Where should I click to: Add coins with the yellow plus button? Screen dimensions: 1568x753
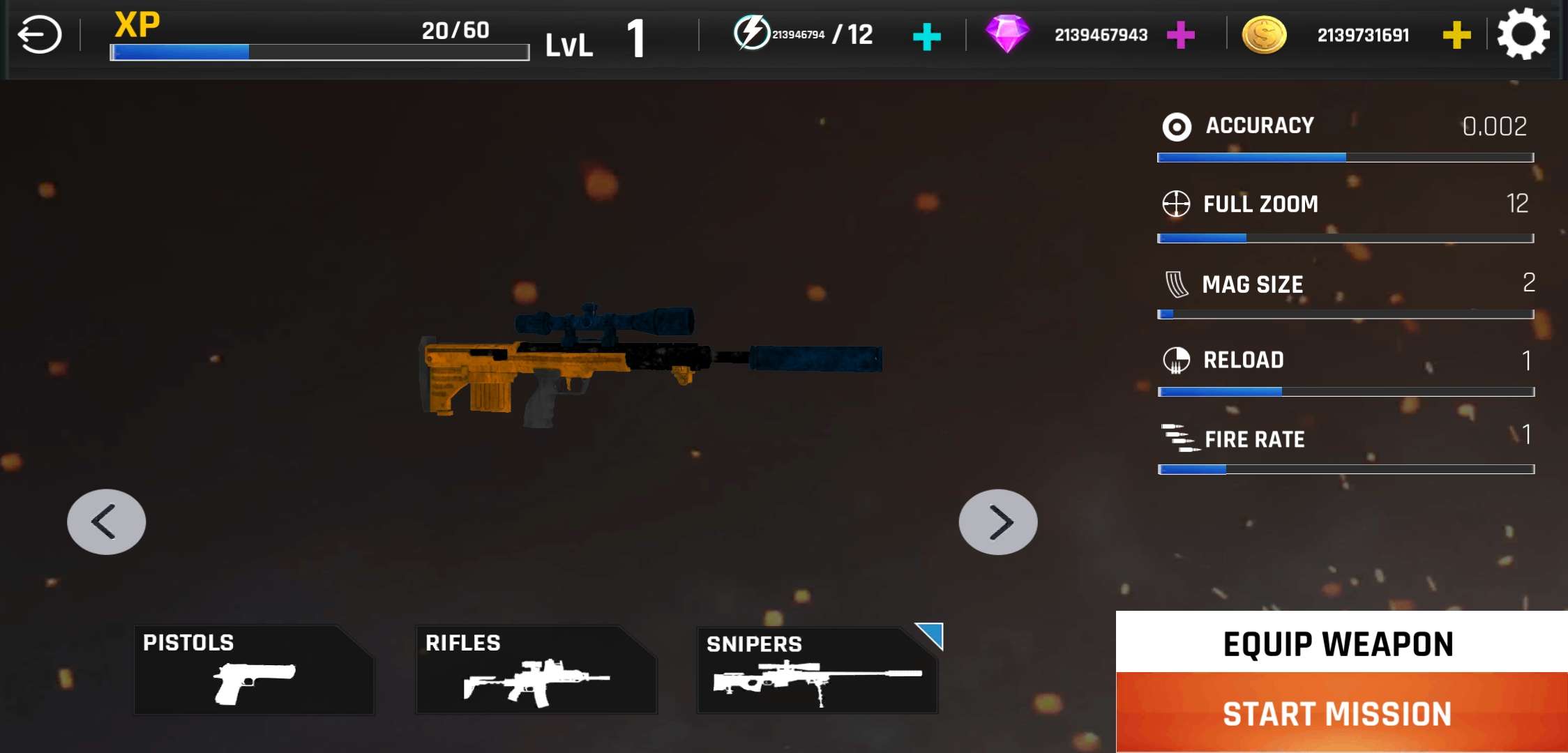click(x=1456, y=34)
